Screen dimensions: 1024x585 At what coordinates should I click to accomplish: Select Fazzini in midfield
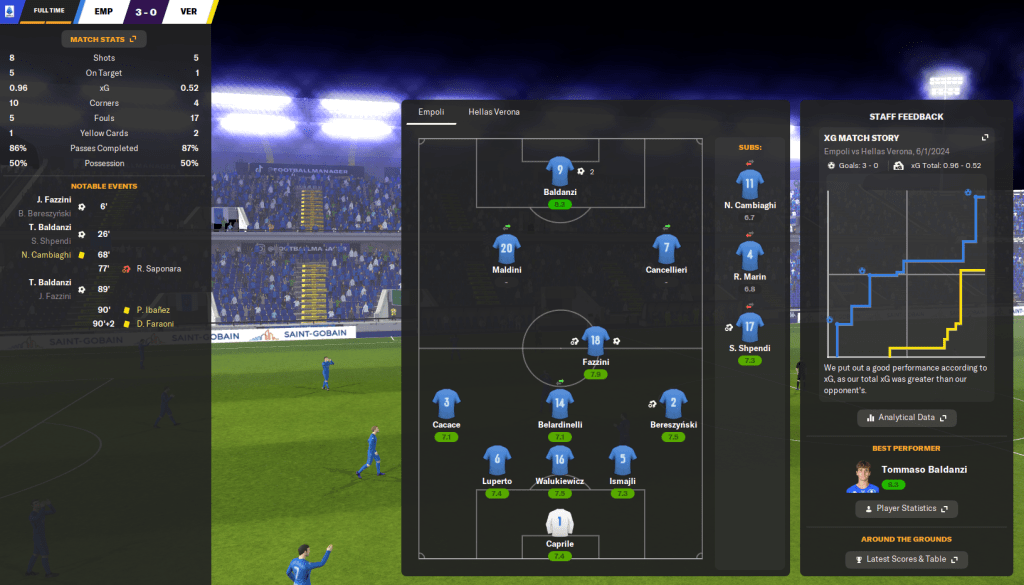(x=596, y=339)
